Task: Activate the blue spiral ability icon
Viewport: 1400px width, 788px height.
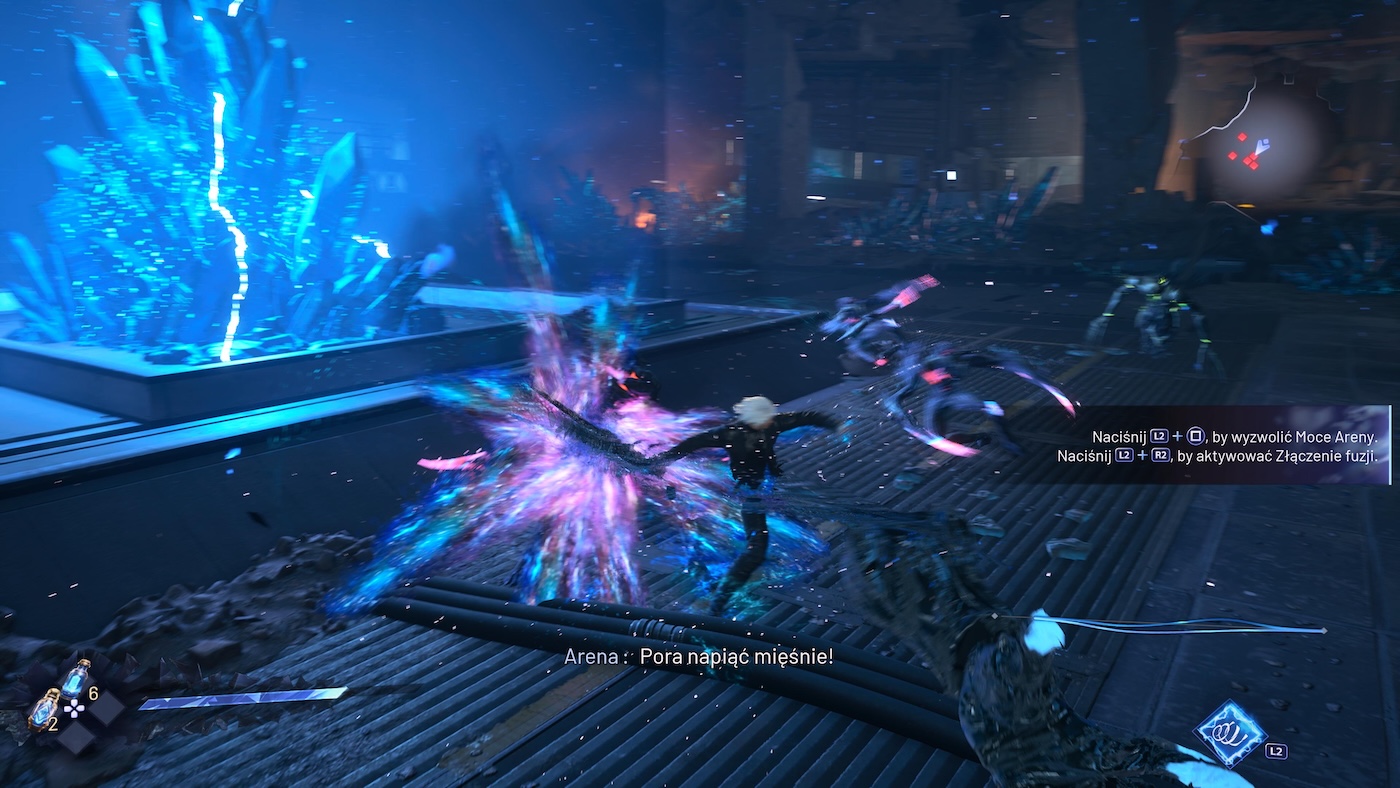Action: pyautogui.click(x=1230, y=733)
